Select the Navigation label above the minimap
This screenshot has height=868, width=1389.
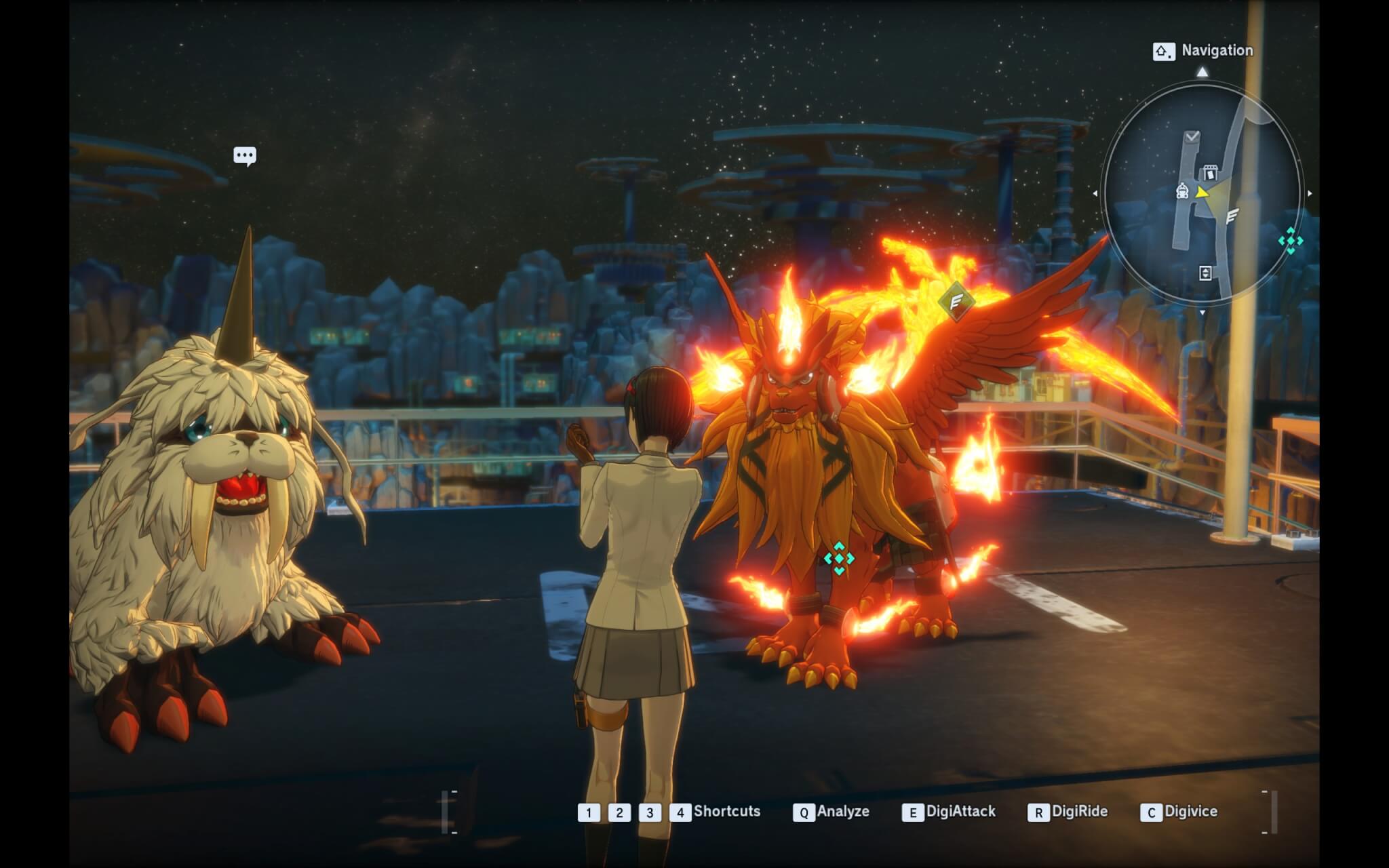pyautogui.click(x=1217, y=50)
